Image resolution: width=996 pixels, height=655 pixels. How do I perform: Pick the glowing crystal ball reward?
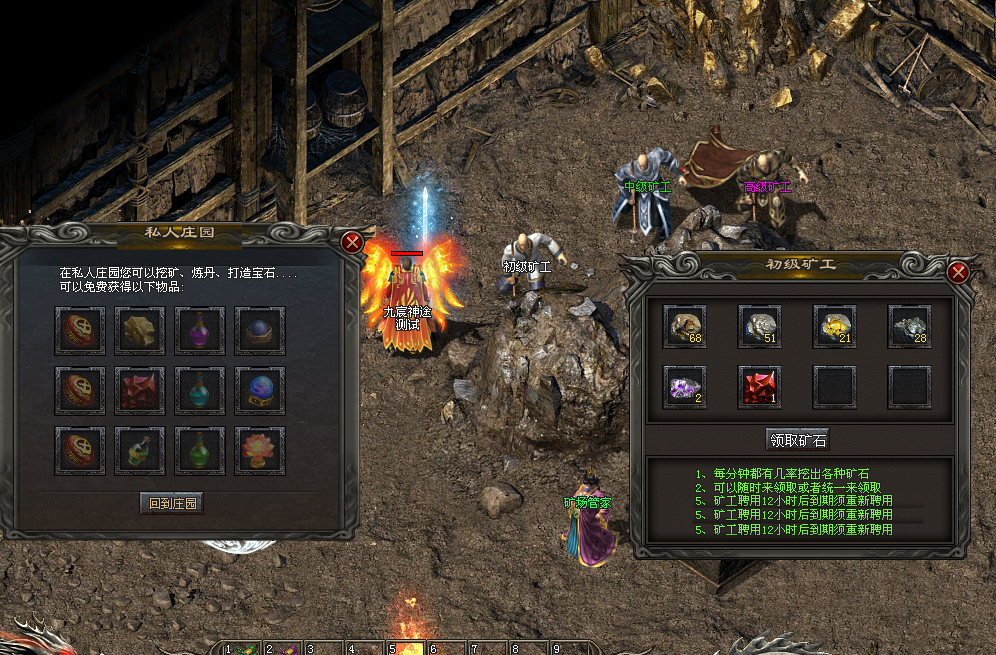point(260,390)
